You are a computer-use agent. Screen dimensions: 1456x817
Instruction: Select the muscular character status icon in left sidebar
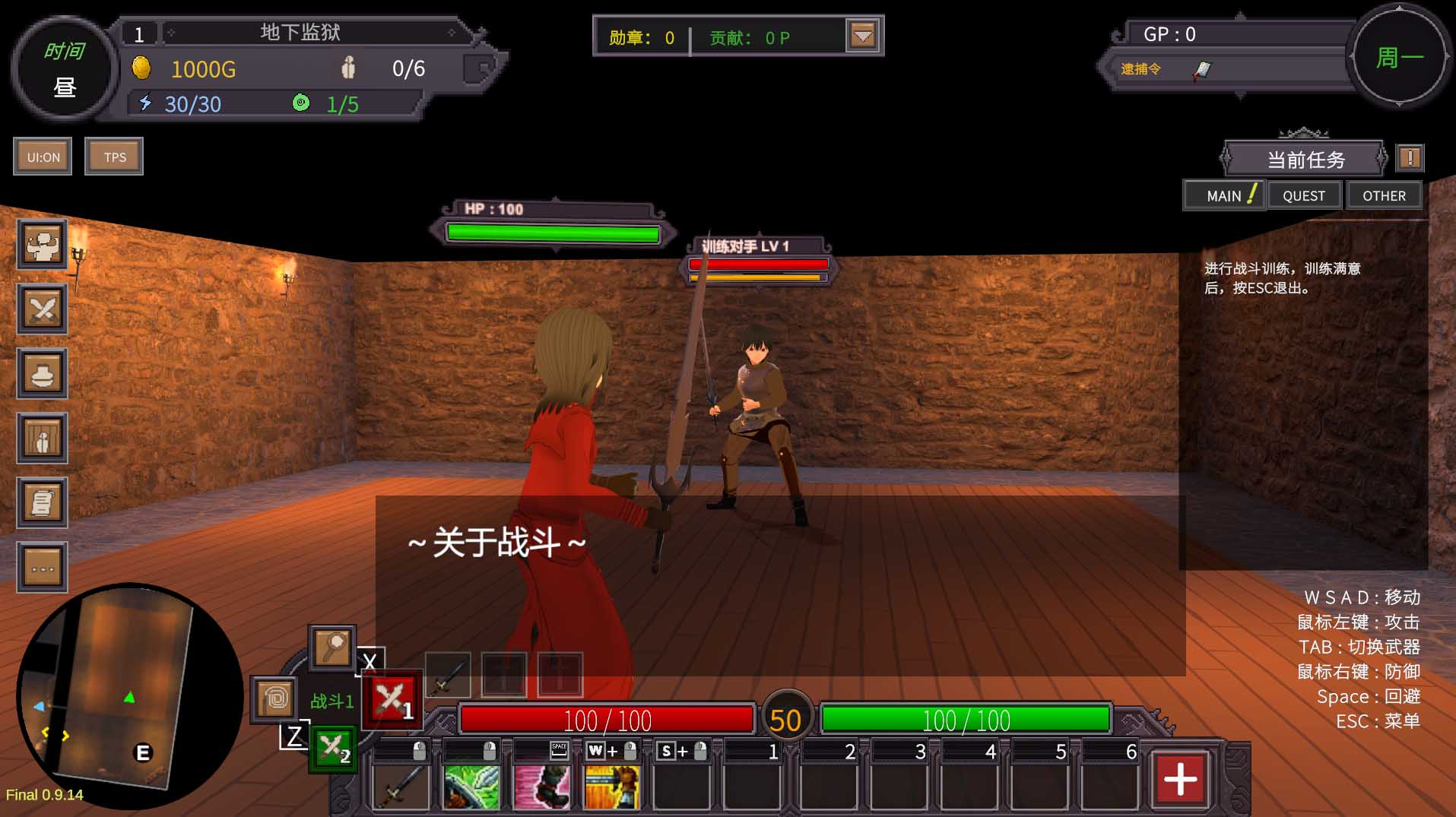[x=42, y=245]
